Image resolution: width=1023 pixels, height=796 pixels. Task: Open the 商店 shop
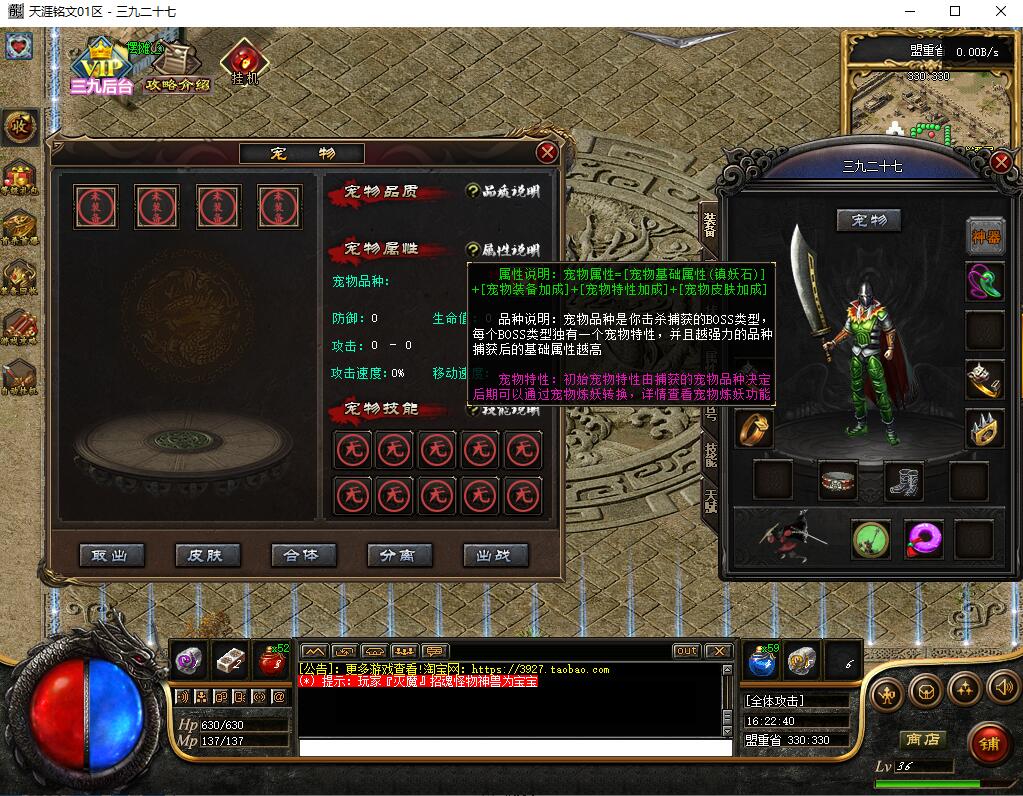(922, 739)
